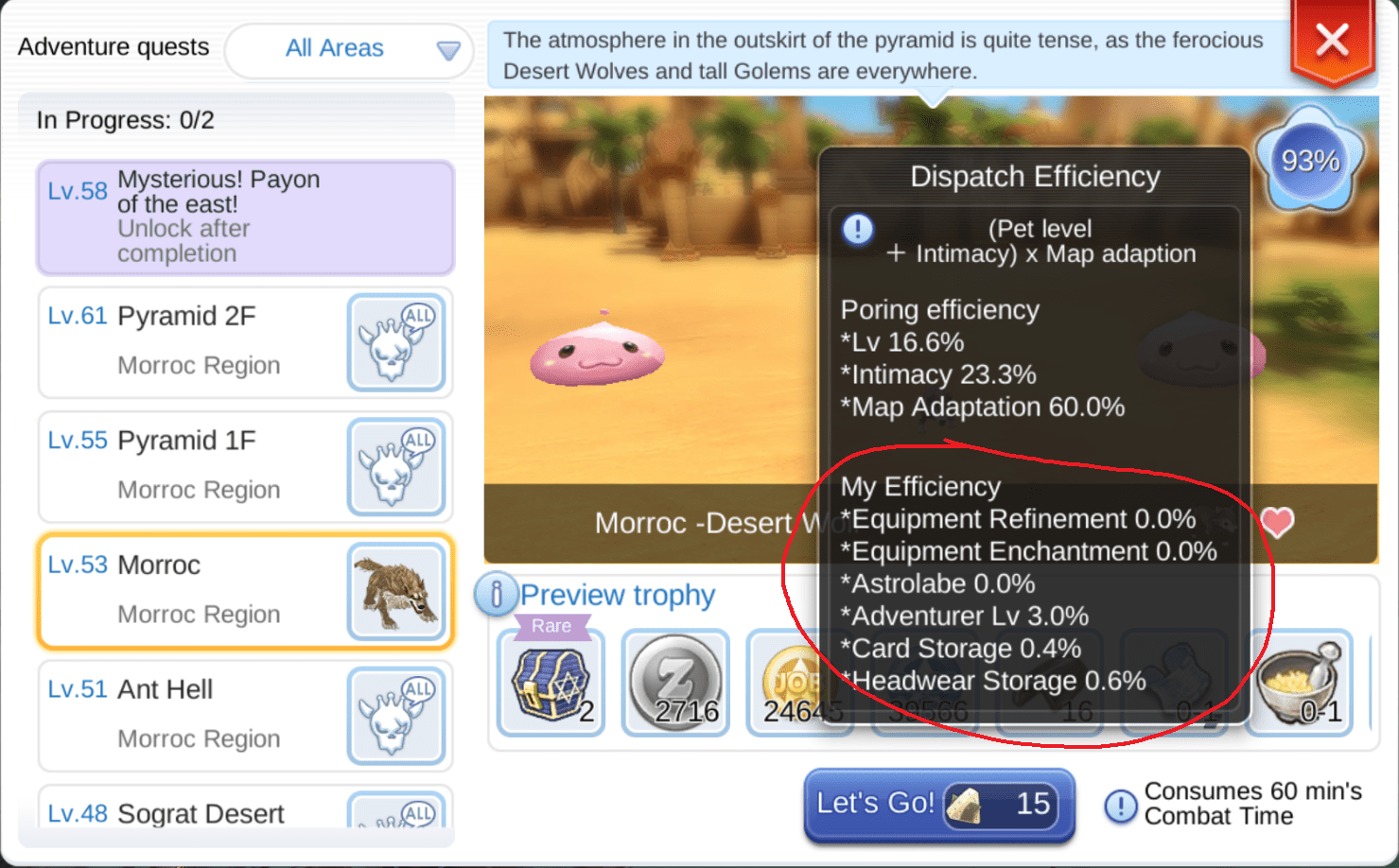
Task: Expand the Dispatch Efficiency details panel
Action: (x=1035, y=176)
